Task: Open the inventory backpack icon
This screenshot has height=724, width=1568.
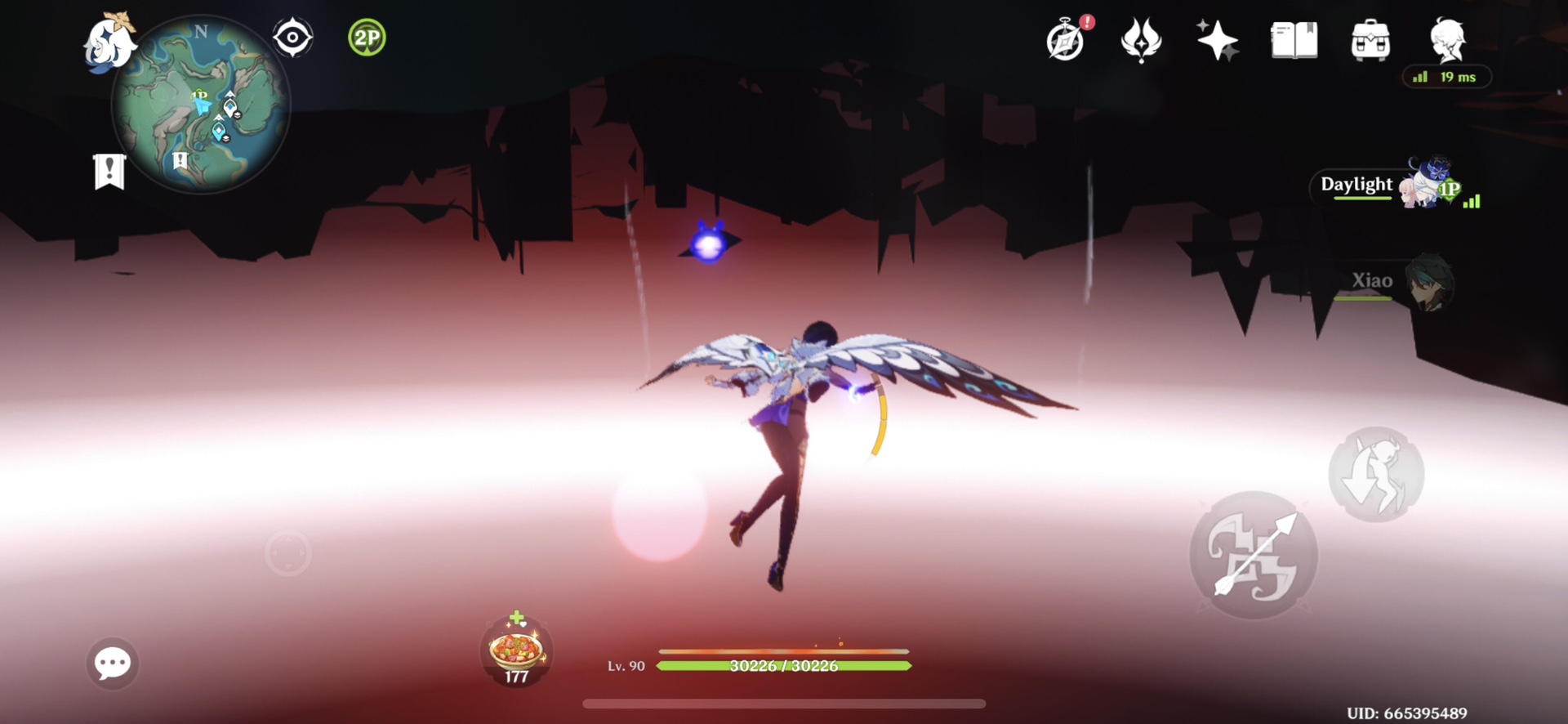Action: coord(1370,38)
